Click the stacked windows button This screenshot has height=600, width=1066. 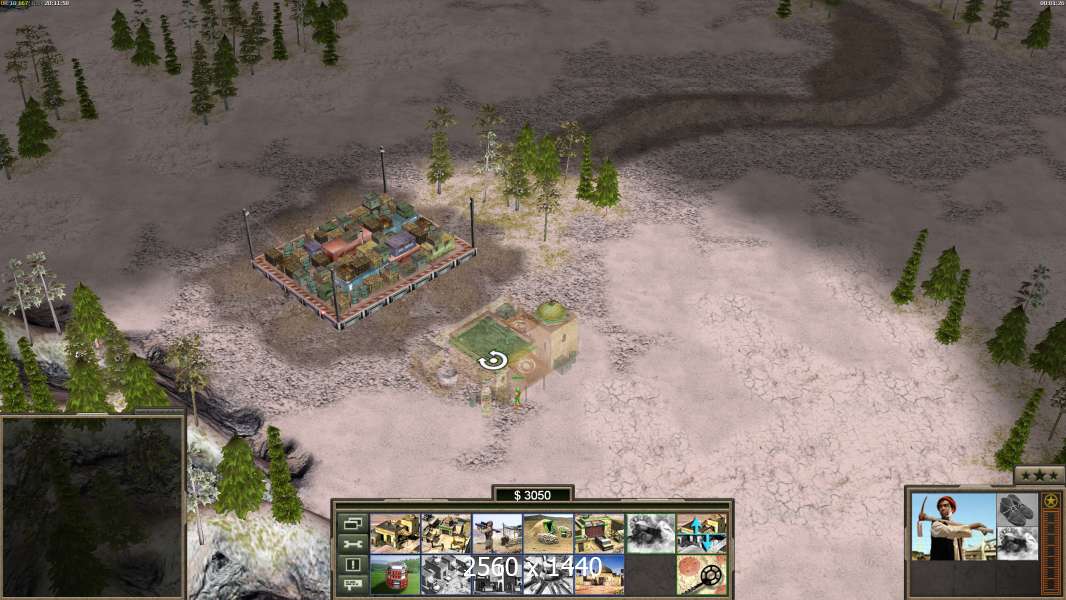(x=352, y=523)
